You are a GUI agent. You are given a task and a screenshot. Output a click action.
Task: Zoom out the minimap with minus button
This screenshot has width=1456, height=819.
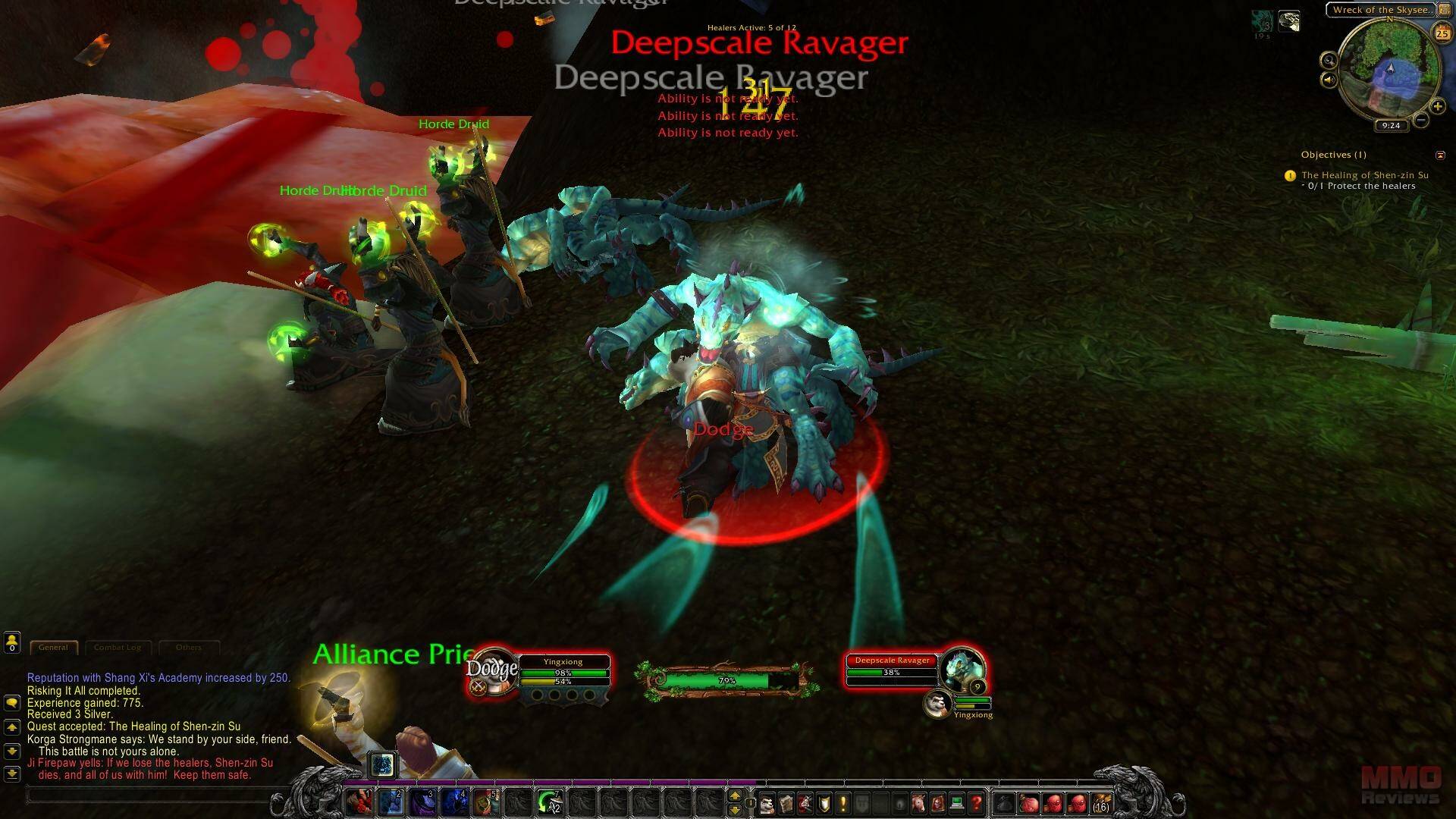click(1421, 120)
